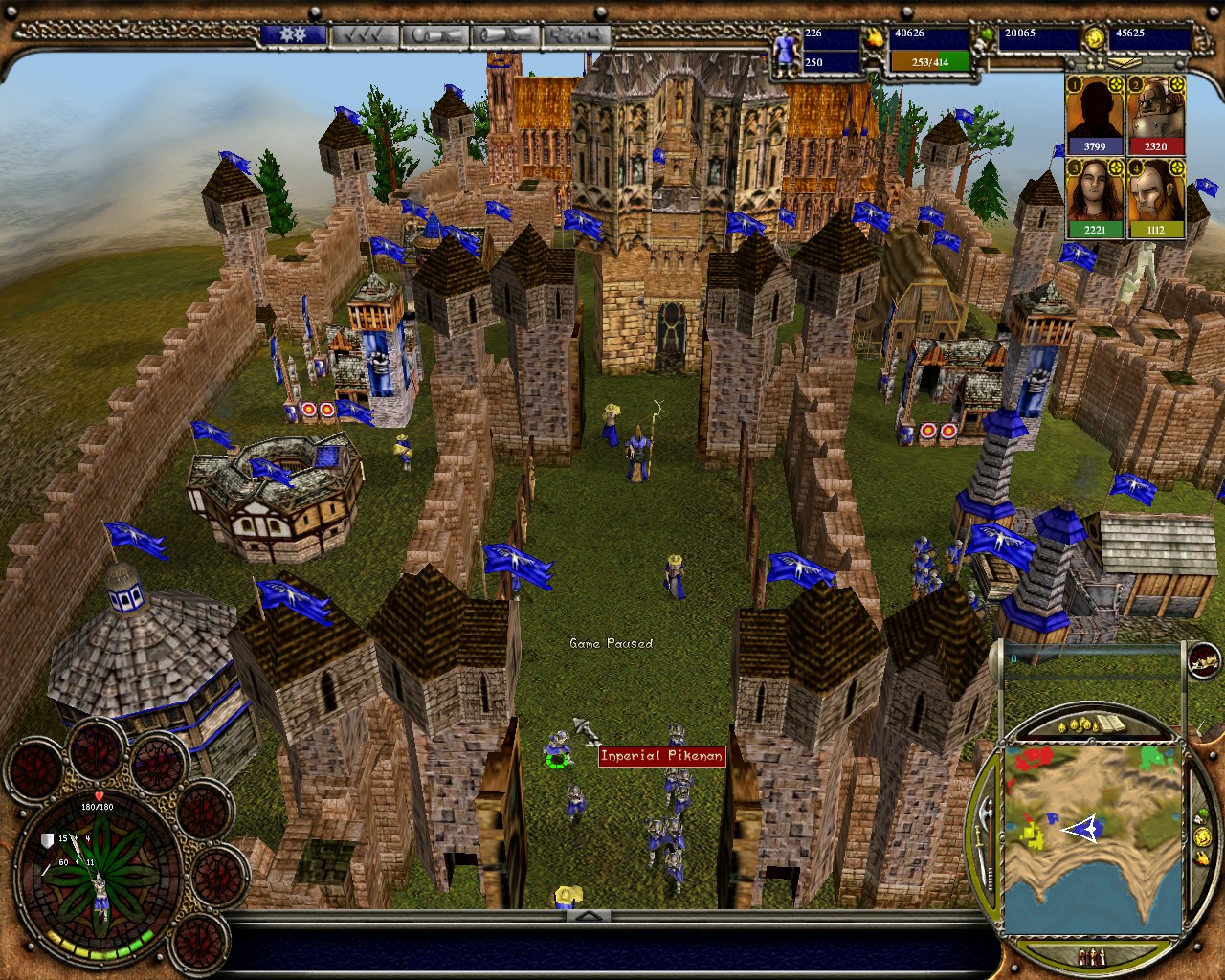Image resolution: width=1225 pixels, height=980 pixels.
Task: Toggle the gold emblem on hero portrait 1
Action: (x=1117, y=84)
